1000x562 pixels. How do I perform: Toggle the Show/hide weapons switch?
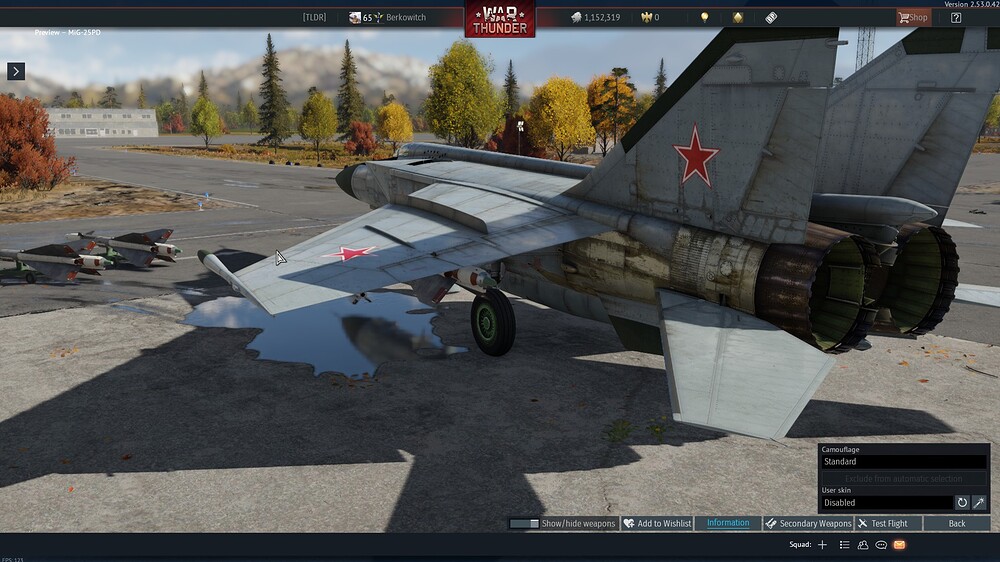coord(524,523)
